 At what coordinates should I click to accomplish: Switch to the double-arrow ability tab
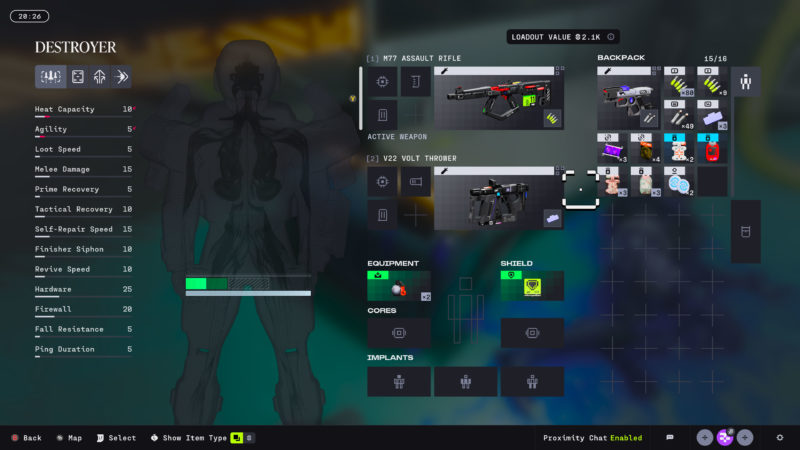[120, 77]
